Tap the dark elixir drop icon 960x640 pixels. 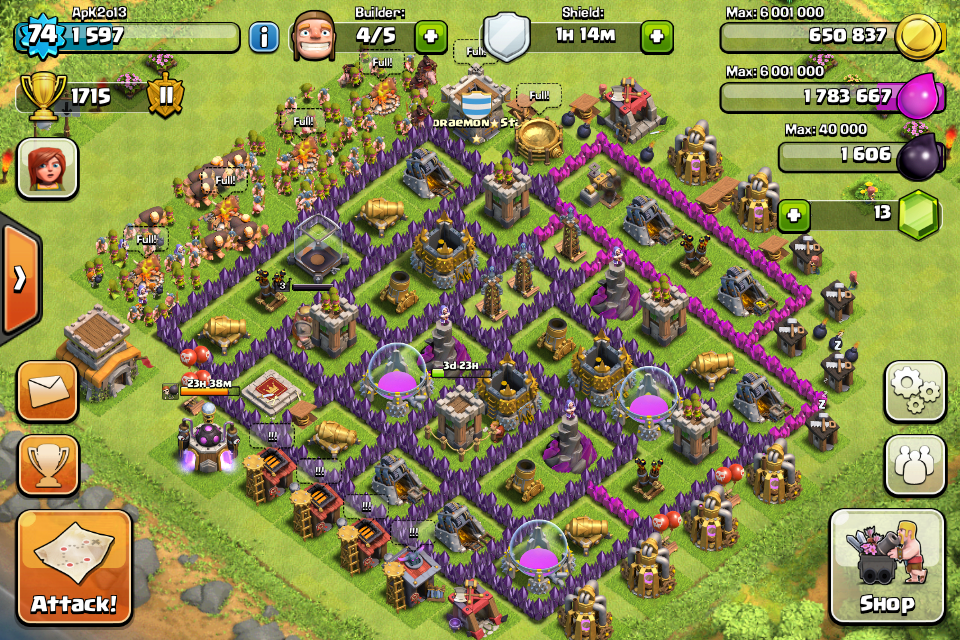tap(917, 157)
